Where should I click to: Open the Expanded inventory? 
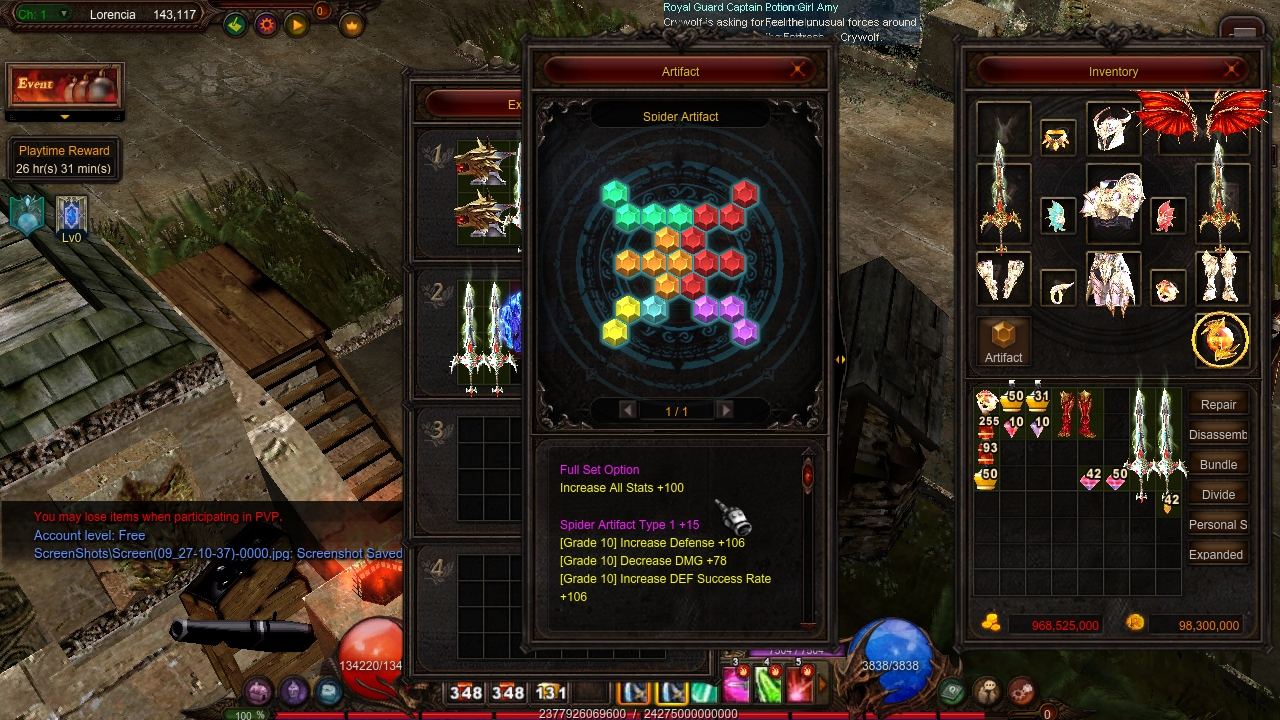click(1216, 555)
